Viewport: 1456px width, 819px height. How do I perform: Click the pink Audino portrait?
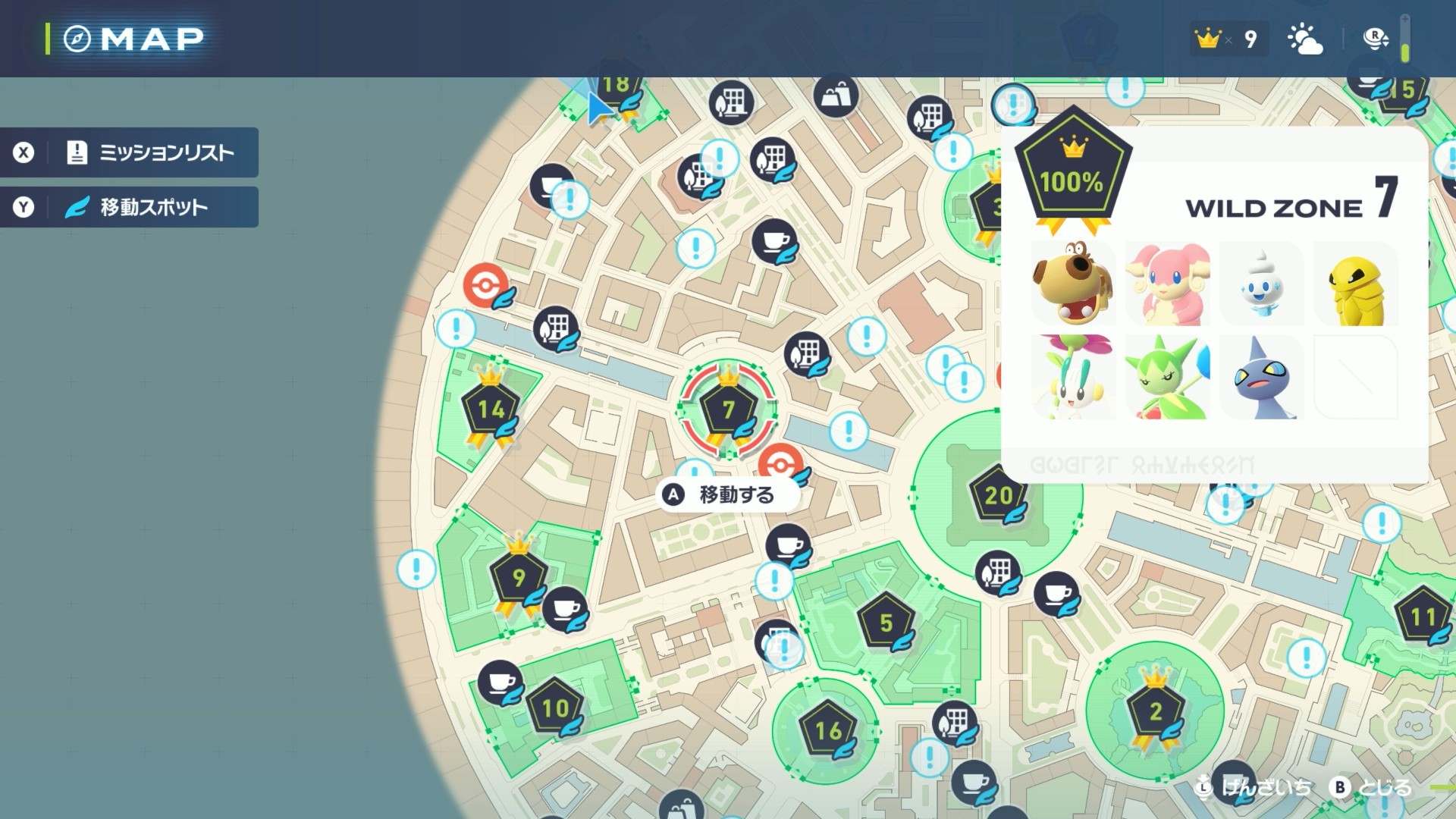1168,285
